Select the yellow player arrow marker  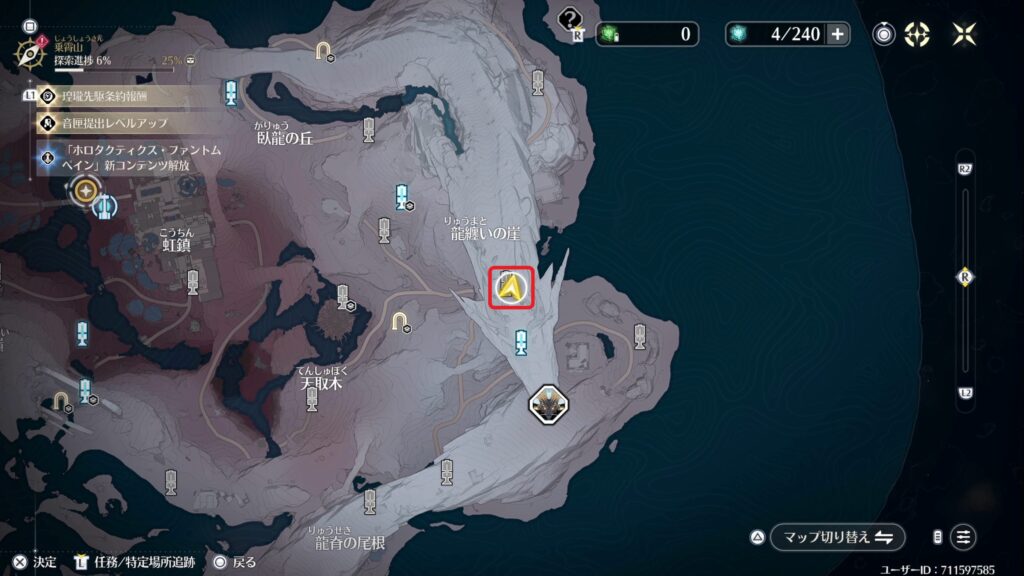[512, 289]
